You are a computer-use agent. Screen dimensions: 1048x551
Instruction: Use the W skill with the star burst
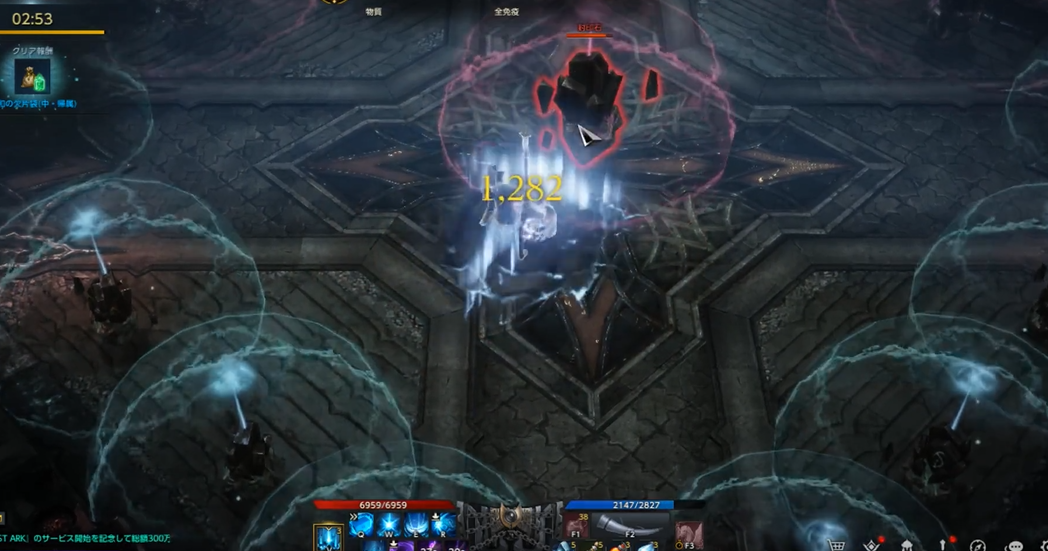[389, 525]
